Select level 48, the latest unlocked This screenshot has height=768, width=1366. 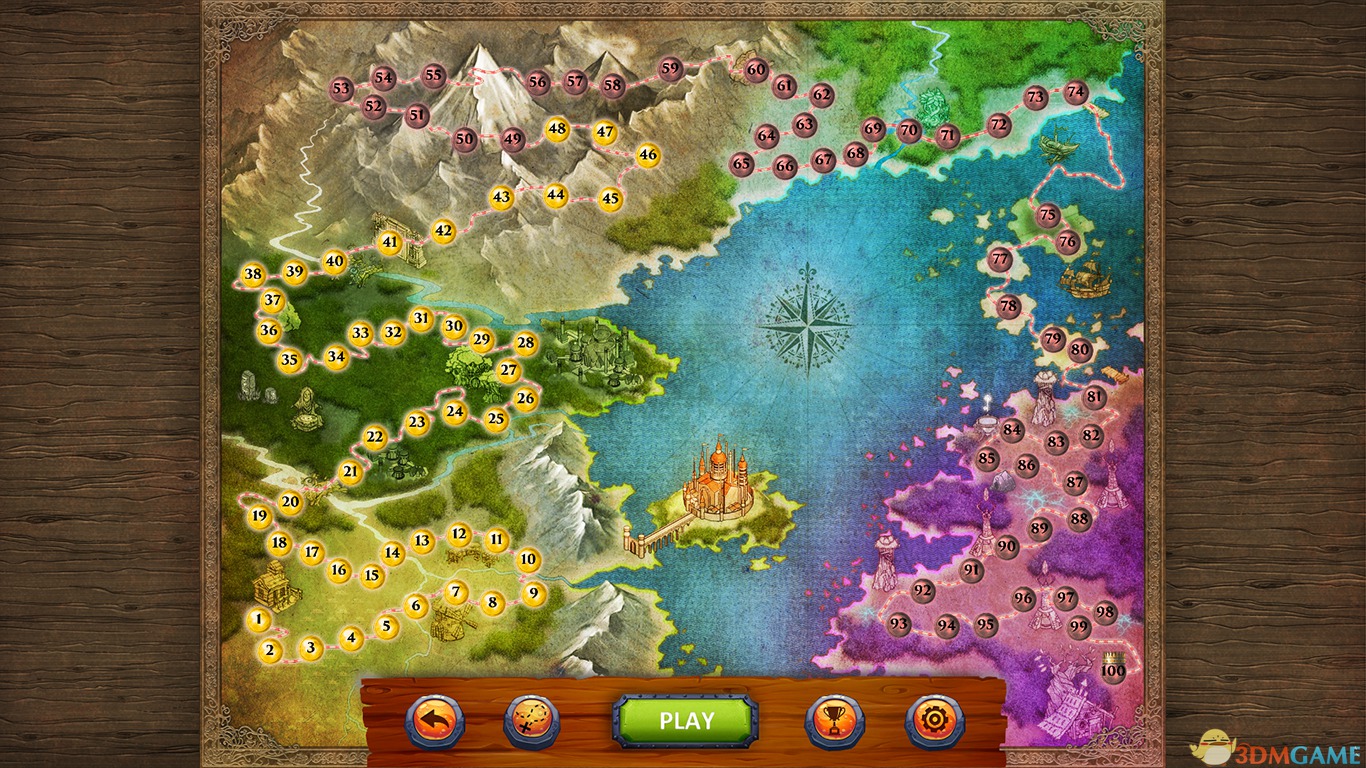(557, 128)
